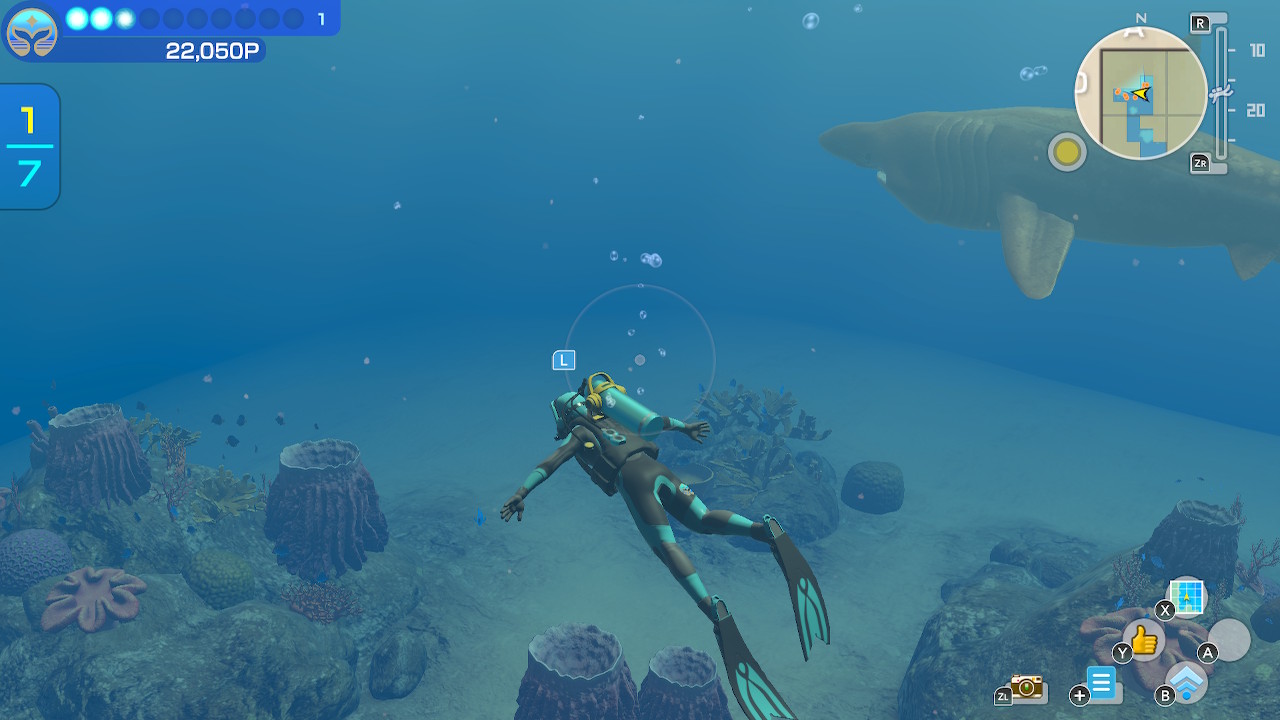Click the player emblem badge
Image resolution: width=1280 pixels, height=720 pixels.
click(x=32, y=31)
